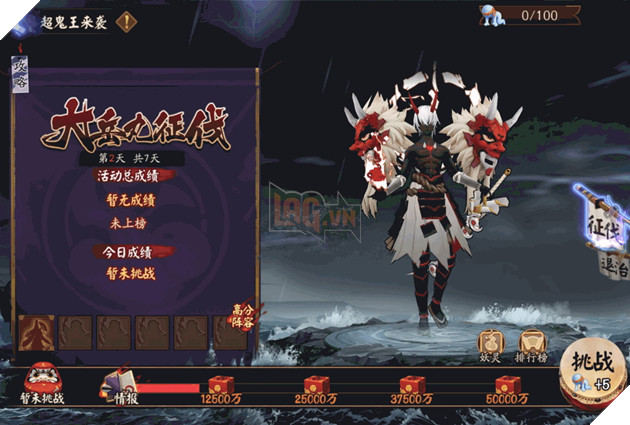View the 排行榜 leaderboard

[x=531, y=343]
